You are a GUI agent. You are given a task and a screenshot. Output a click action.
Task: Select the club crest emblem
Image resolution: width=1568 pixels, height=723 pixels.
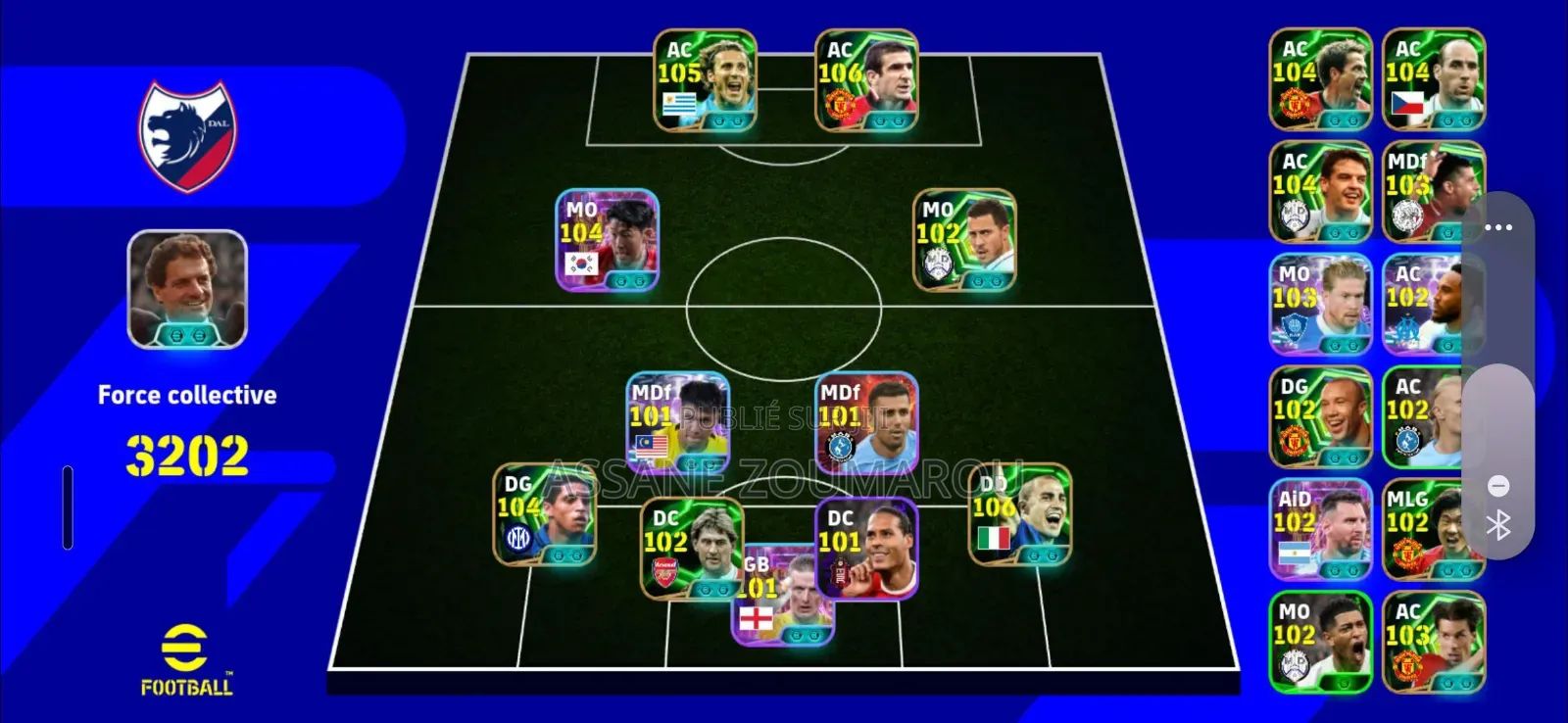click(x=187, y=133)
